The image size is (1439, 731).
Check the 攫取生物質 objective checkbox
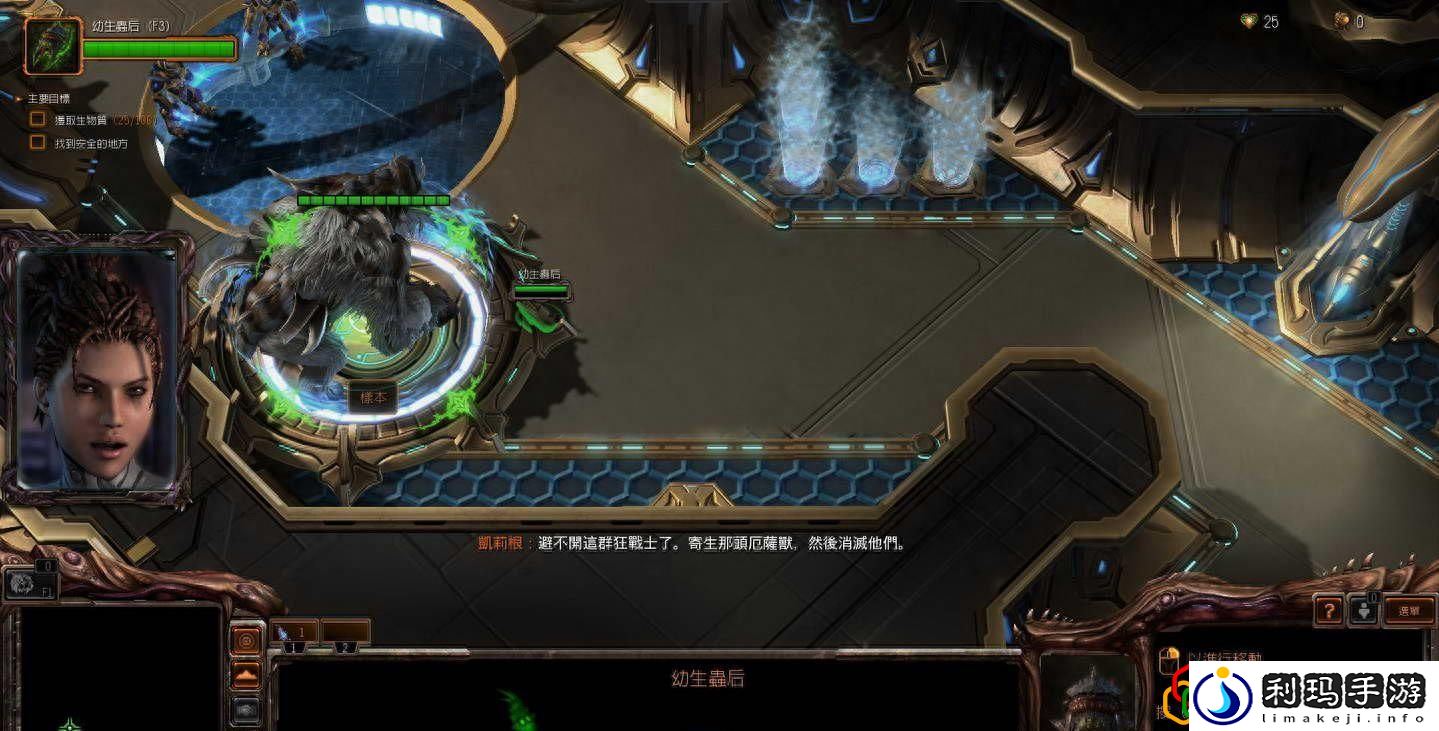click(x=36, y=121)
